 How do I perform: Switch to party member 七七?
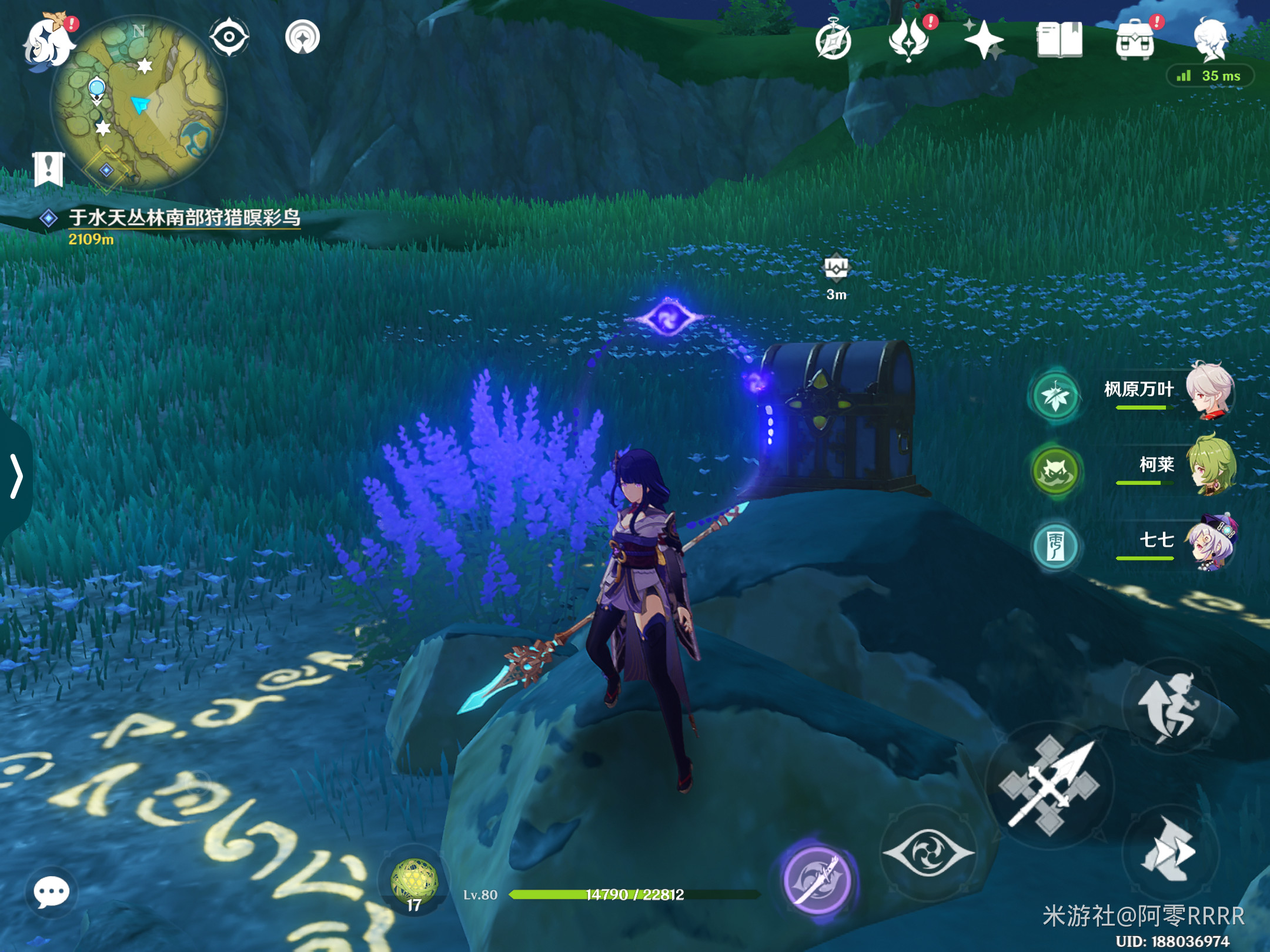point(1211,542)
